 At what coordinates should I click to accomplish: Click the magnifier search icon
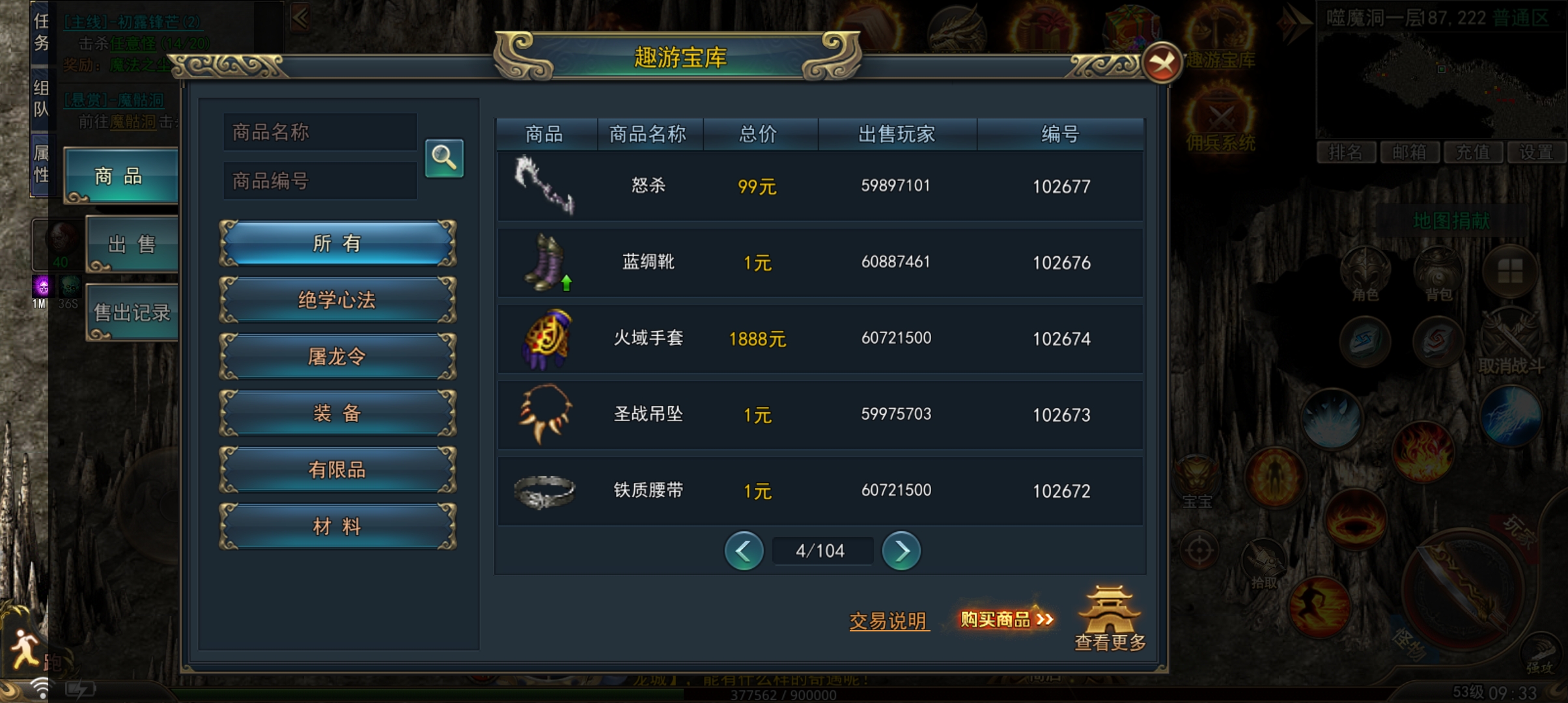coord(443,156)
